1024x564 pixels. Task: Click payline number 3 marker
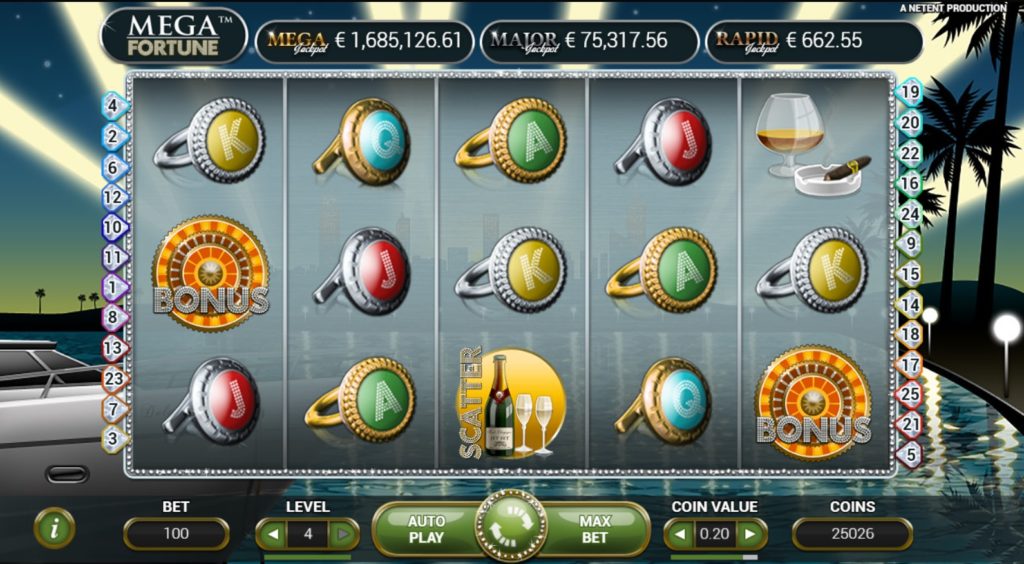(112, 438)
